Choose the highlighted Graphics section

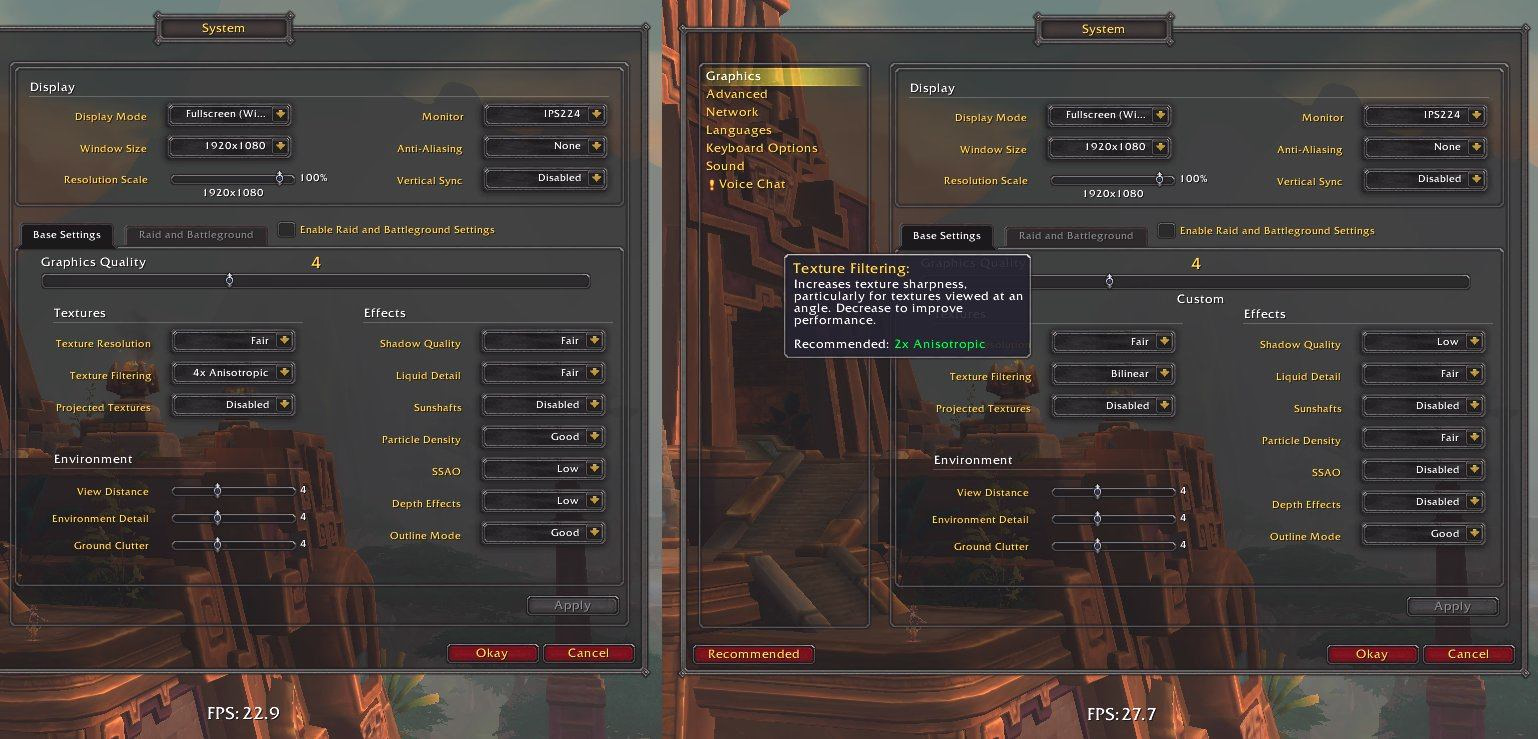coord(733,76)
